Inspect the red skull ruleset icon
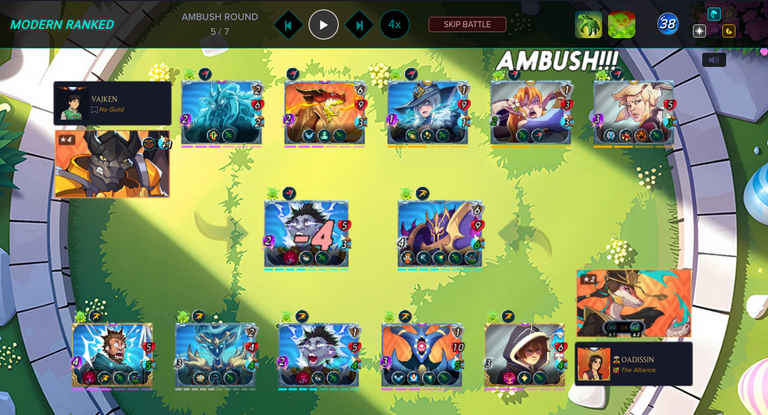768x415 pixels. tap(622, 24)
